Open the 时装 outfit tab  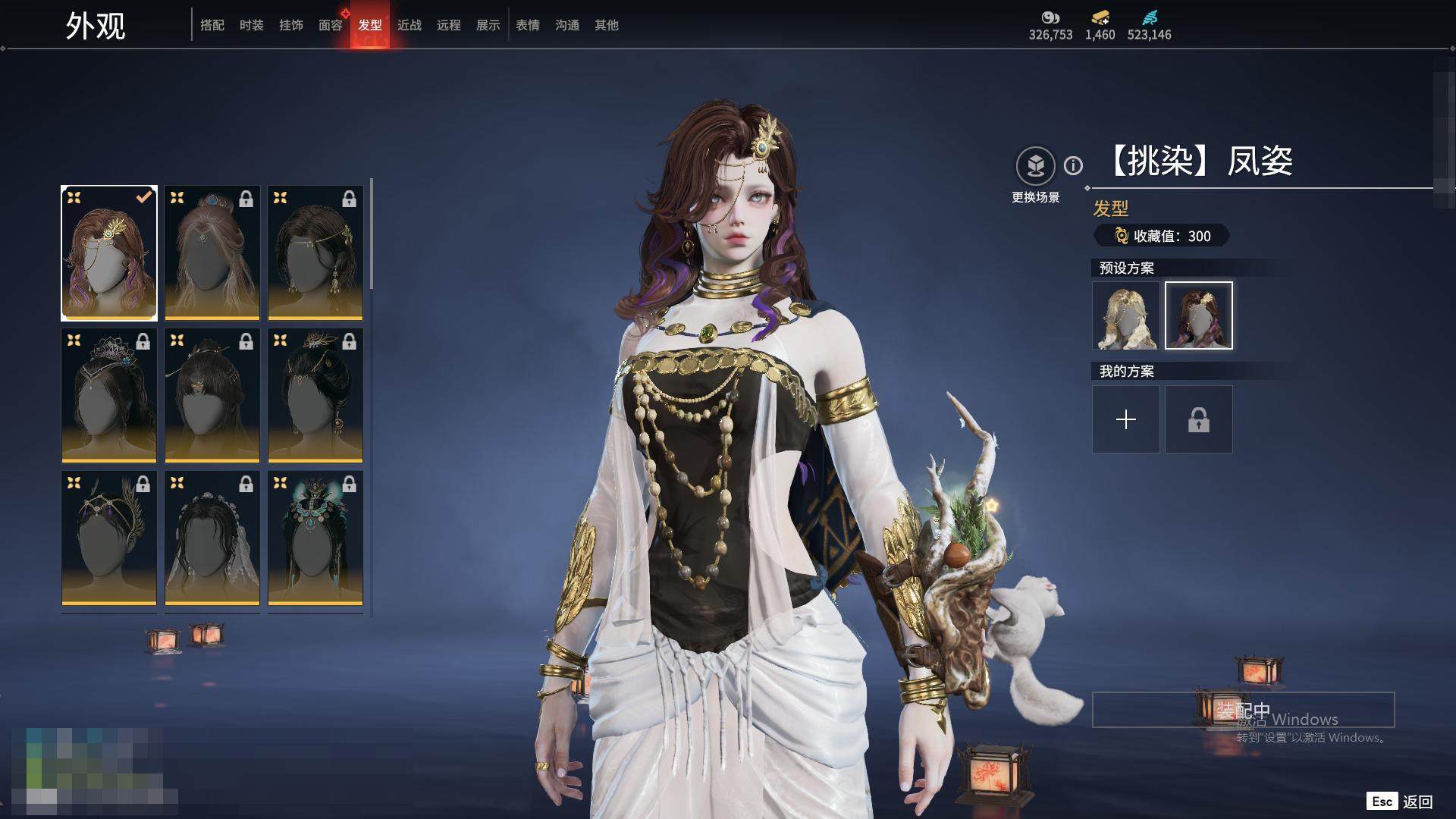(x=252, y=25)
